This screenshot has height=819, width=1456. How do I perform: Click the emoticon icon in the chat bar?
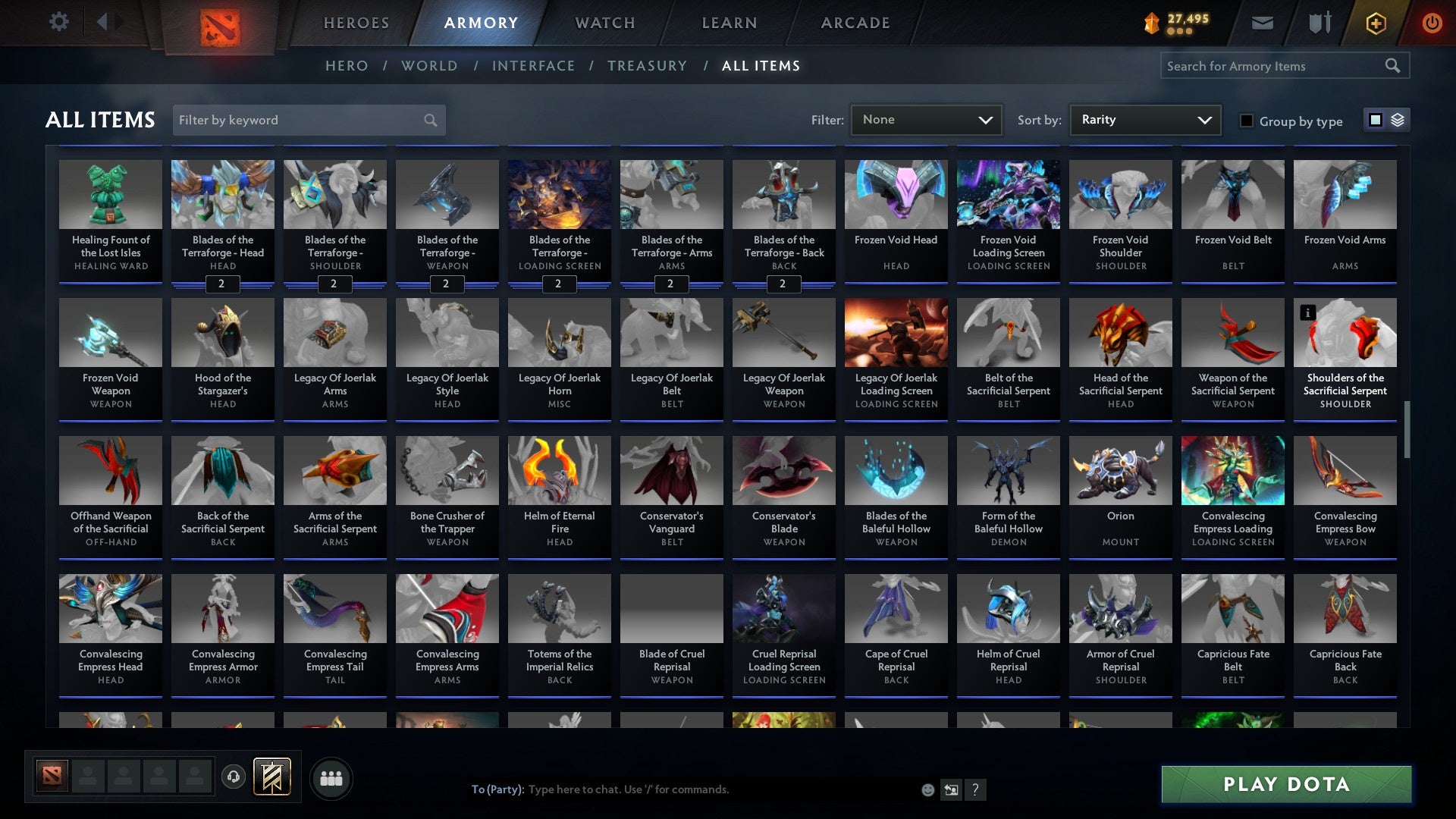(x=927, y=789)
